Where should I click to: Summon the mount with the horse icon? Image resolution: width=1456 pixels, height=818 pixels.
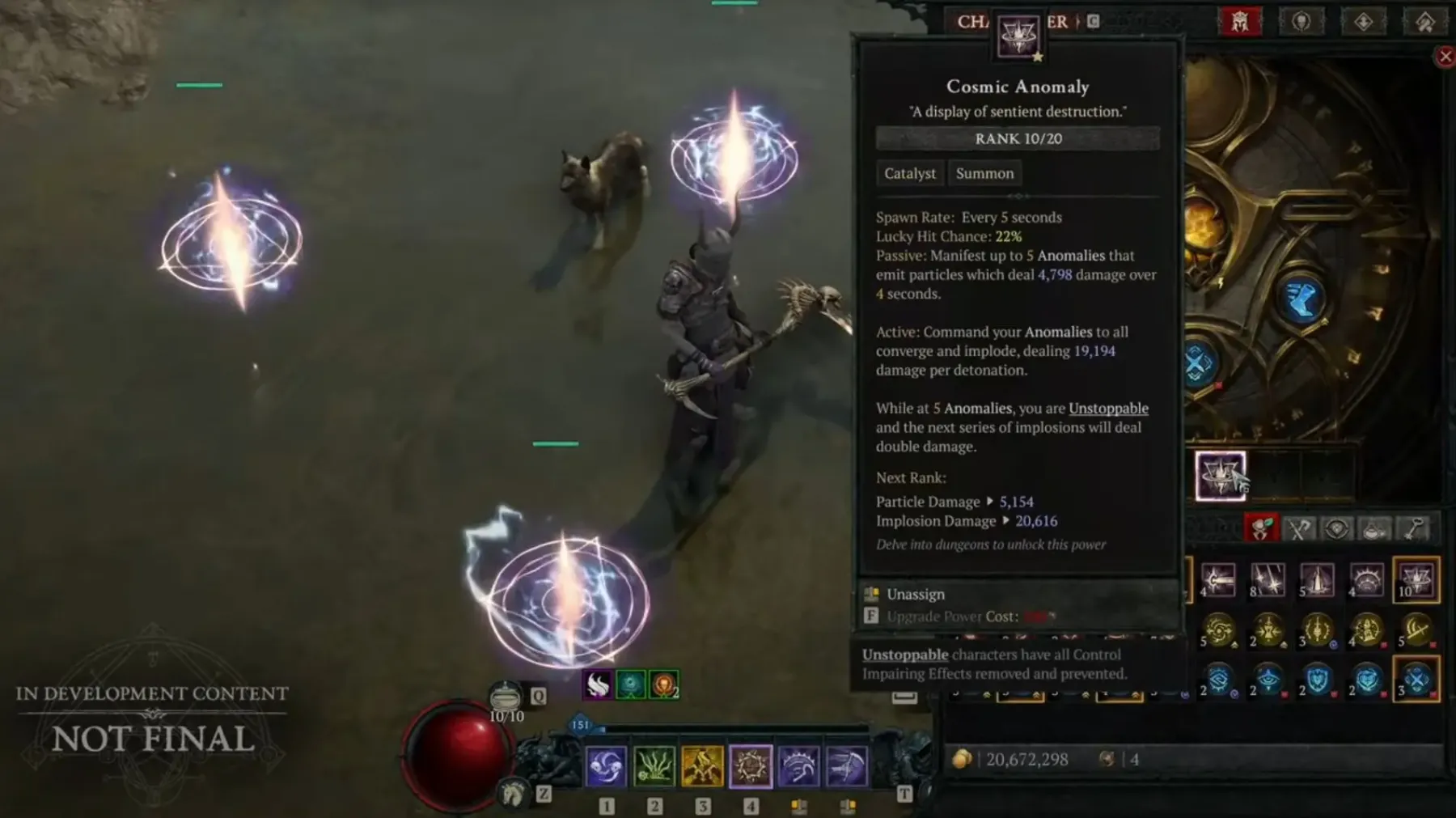[512, 794]
